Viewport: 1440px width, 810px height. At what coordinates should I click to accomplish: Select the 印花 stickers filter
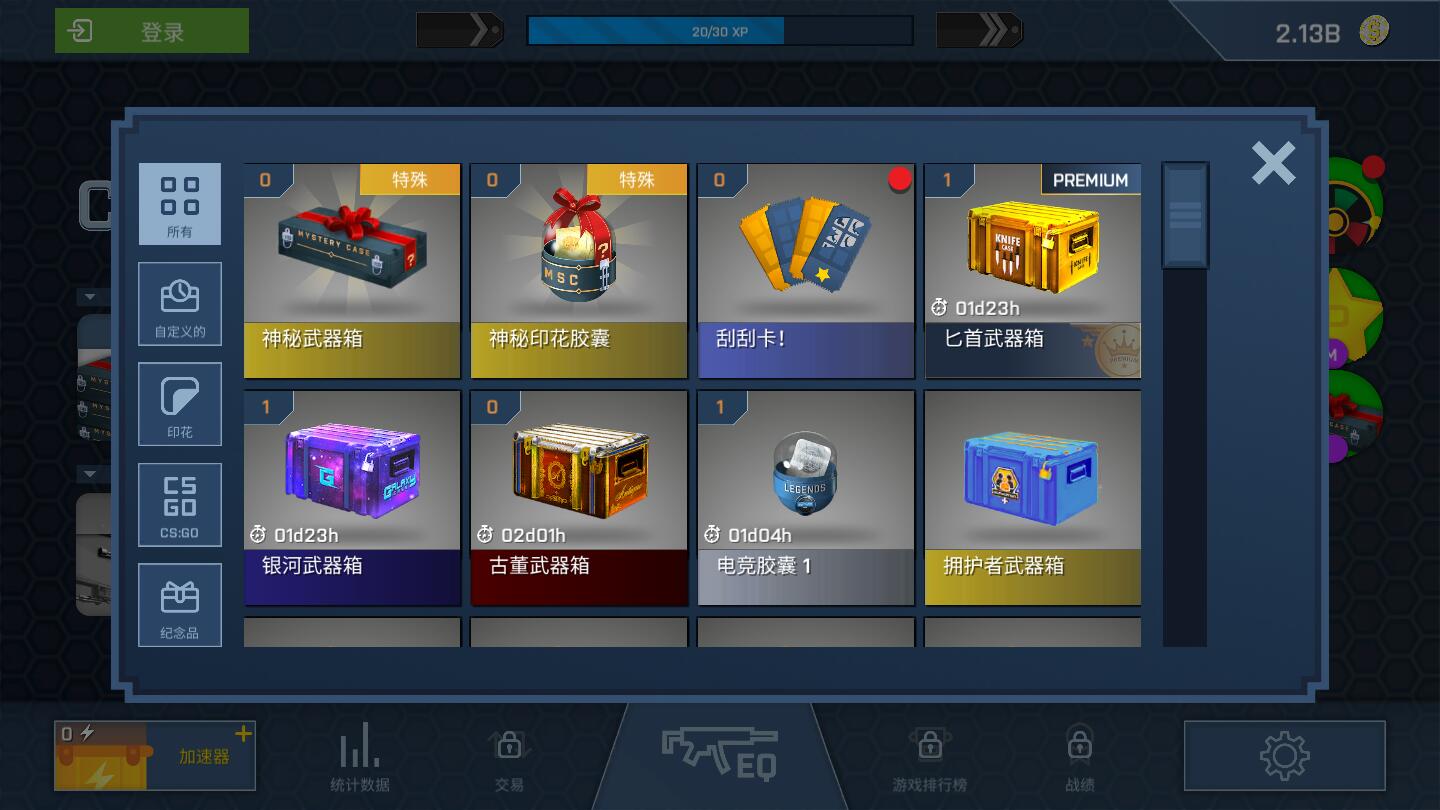180,404
